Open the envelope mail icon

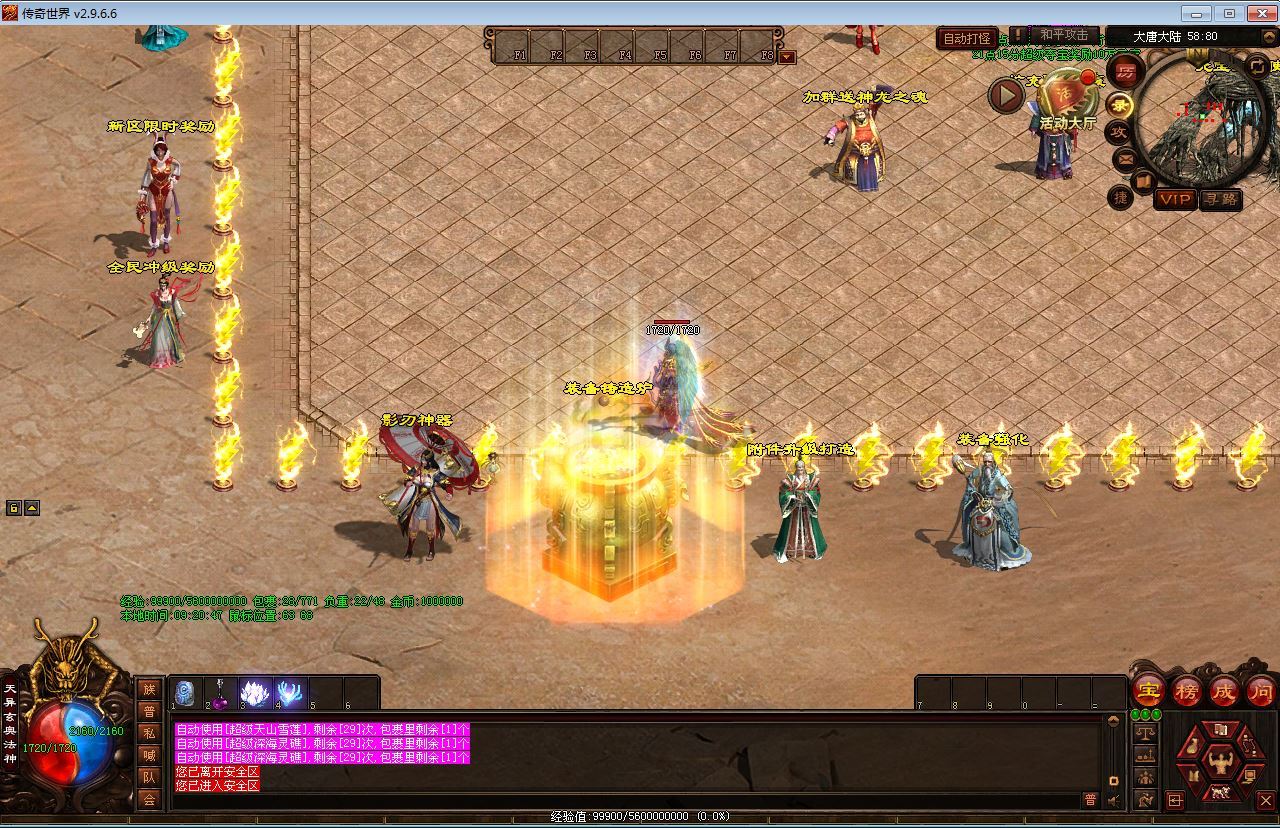[1125, 158]
